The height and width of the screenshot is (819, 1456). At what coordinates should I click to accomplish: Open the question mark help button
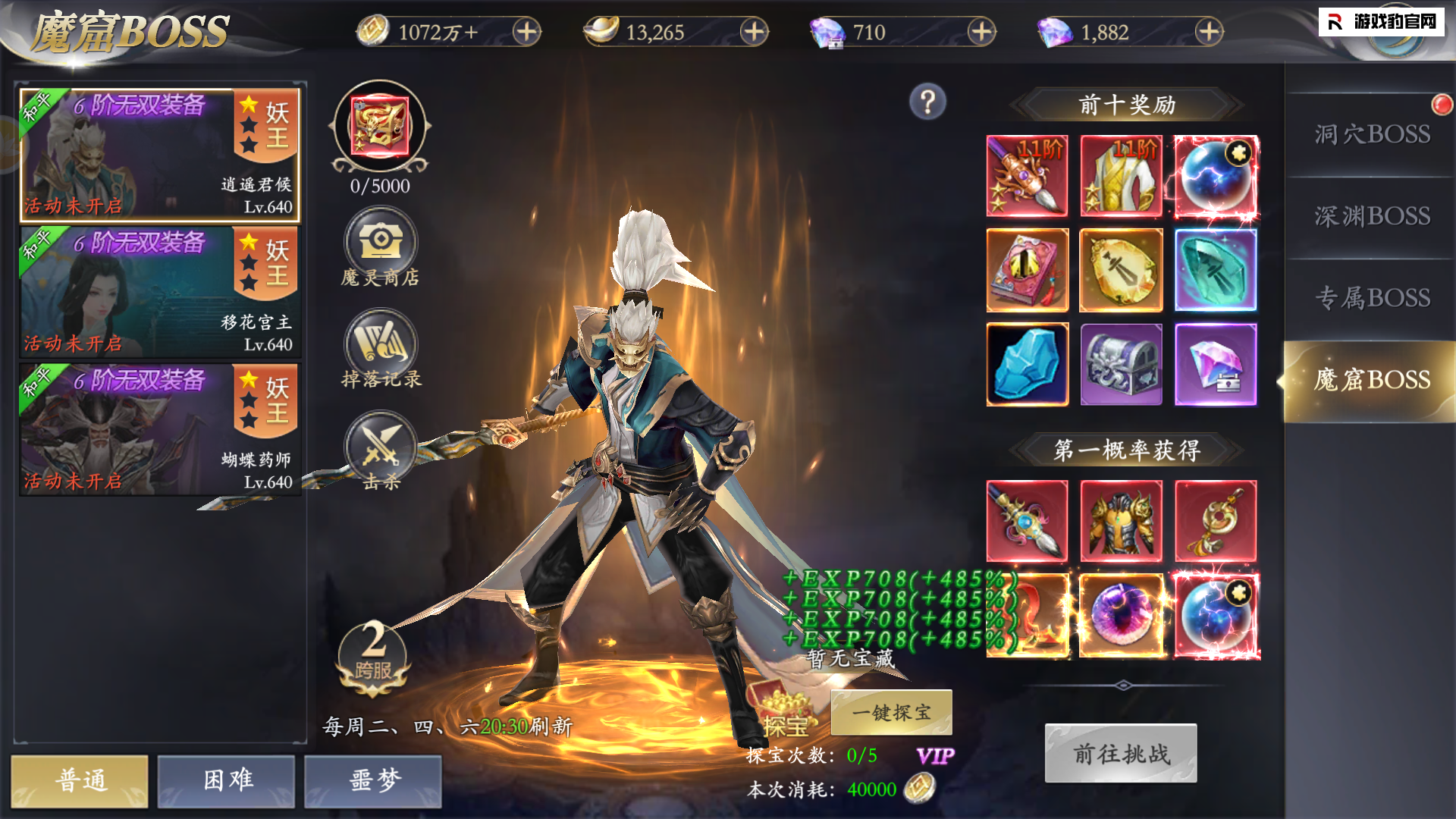[927, 102]
